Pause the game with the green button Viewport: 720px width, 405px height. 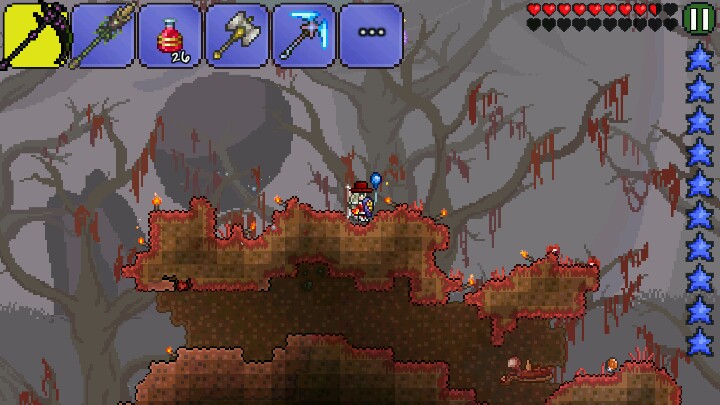point(697,17)
